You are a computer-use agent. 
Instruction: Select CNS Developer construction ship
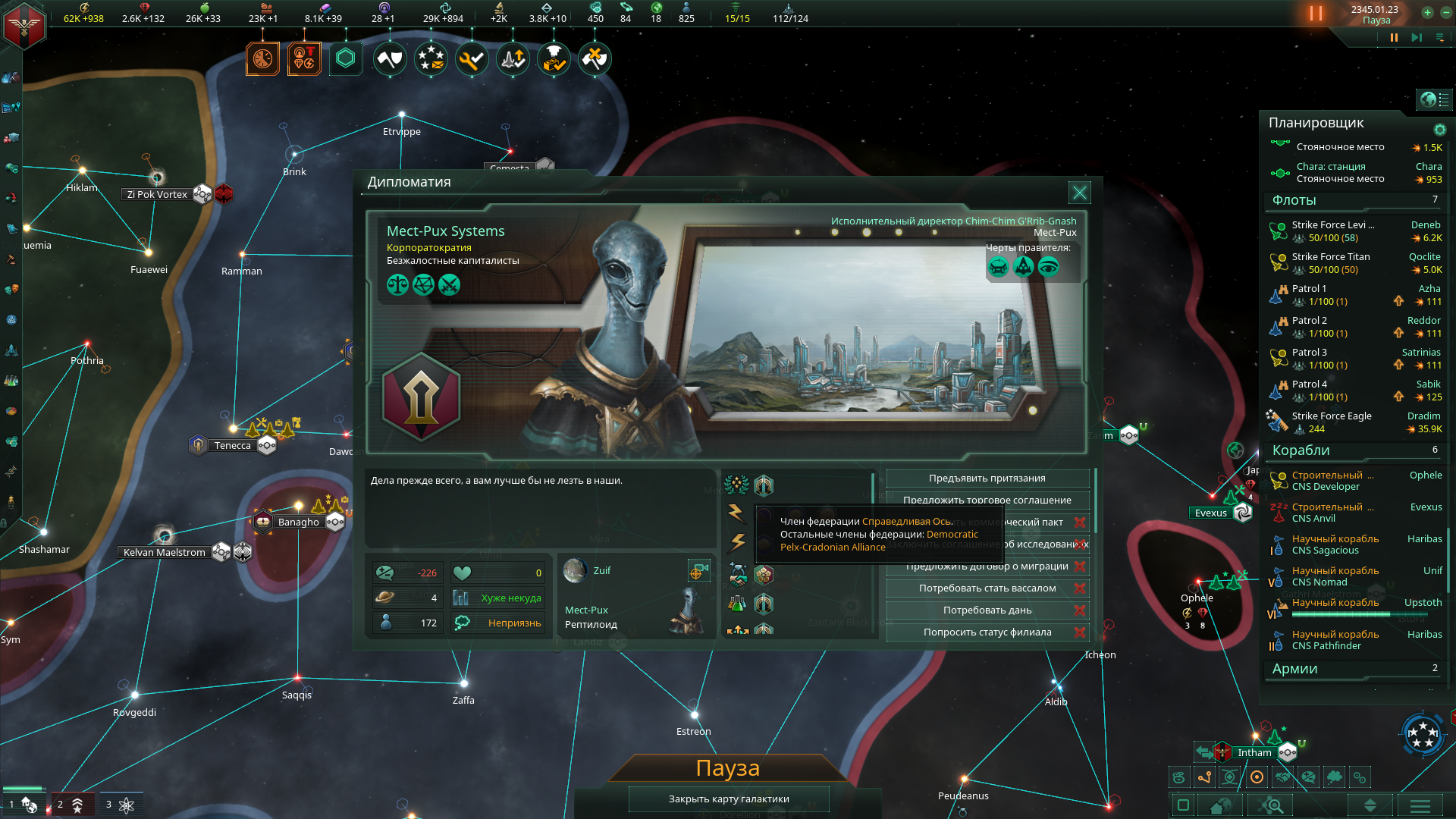[1325, 487]
